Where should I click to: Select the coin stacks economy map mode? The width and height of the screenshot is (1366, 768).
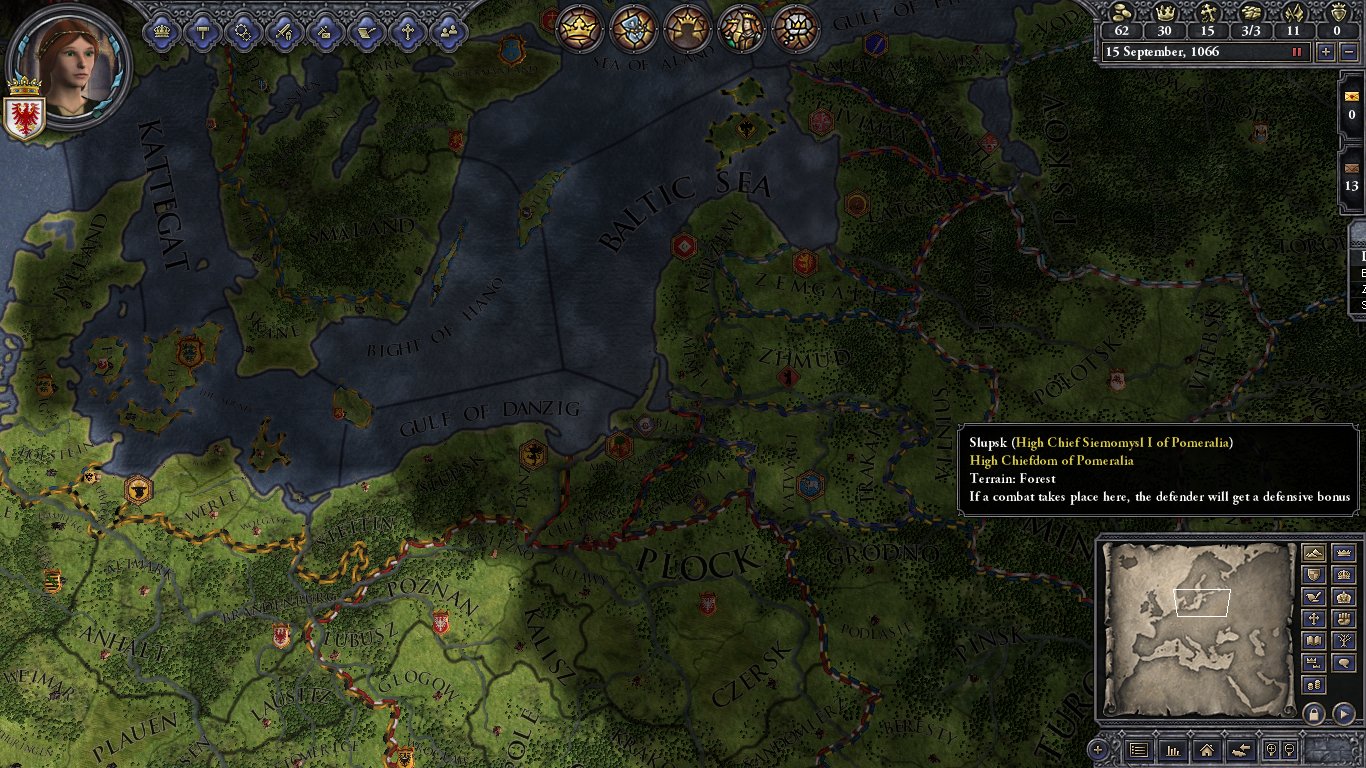point(1315,685)
